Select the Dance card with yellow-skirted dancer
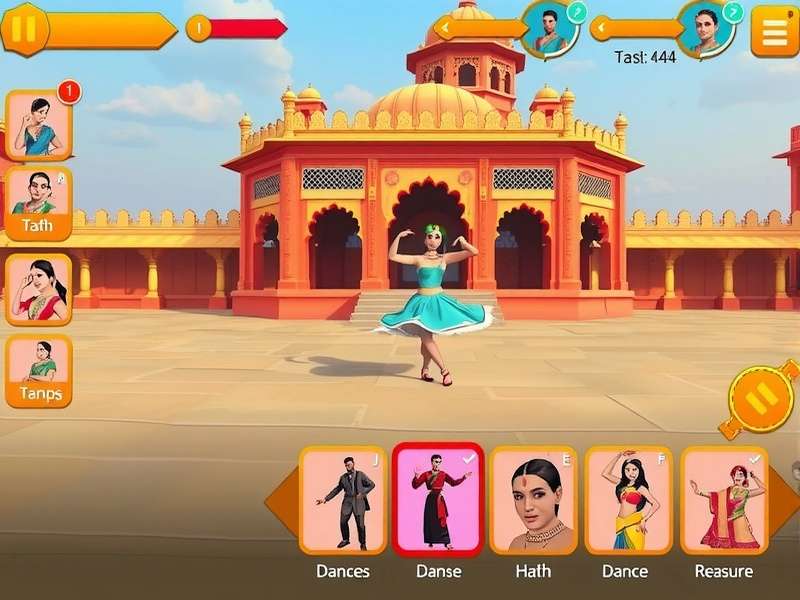800x600 pixels. [x=629, y=500]
